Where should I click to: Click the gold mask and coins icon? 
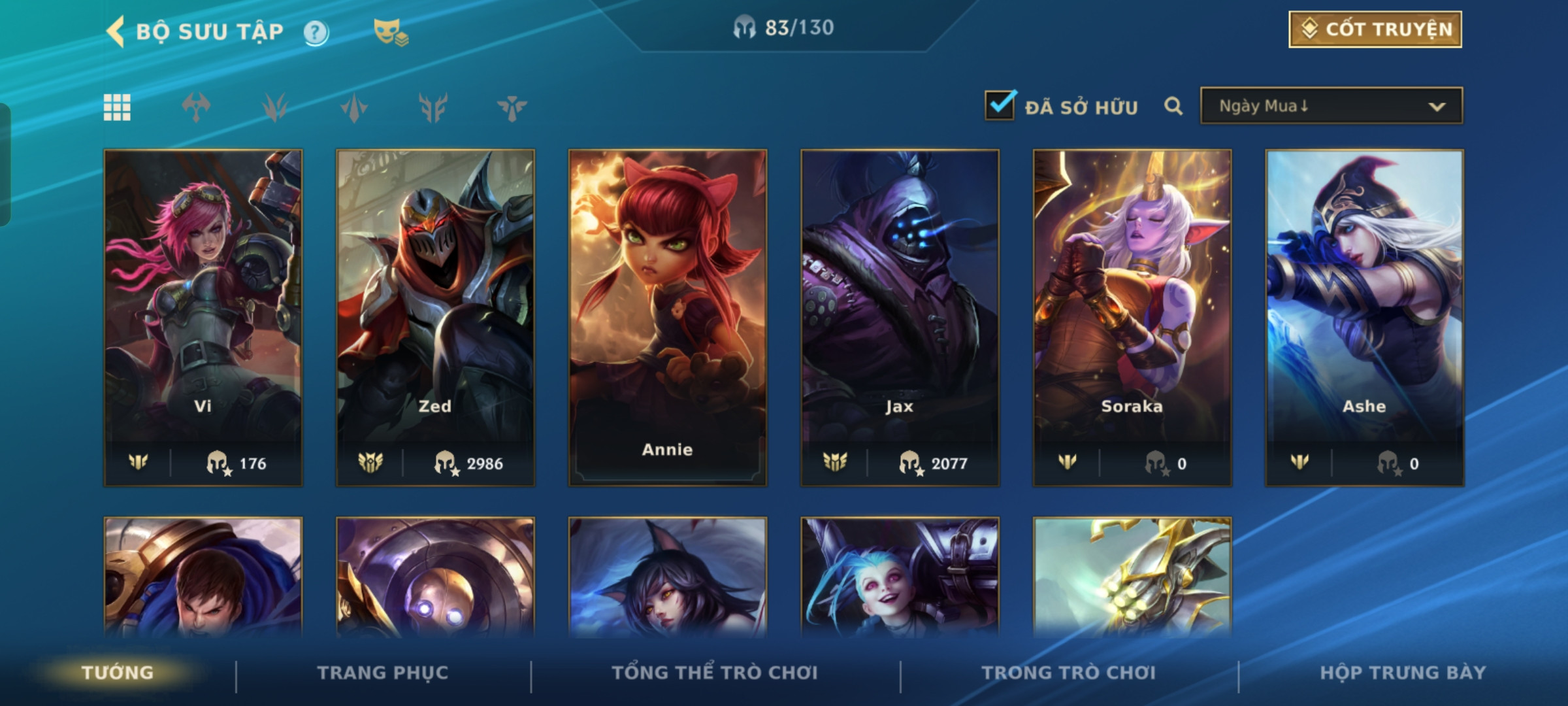pyautogui.click(x=390, y=32)
